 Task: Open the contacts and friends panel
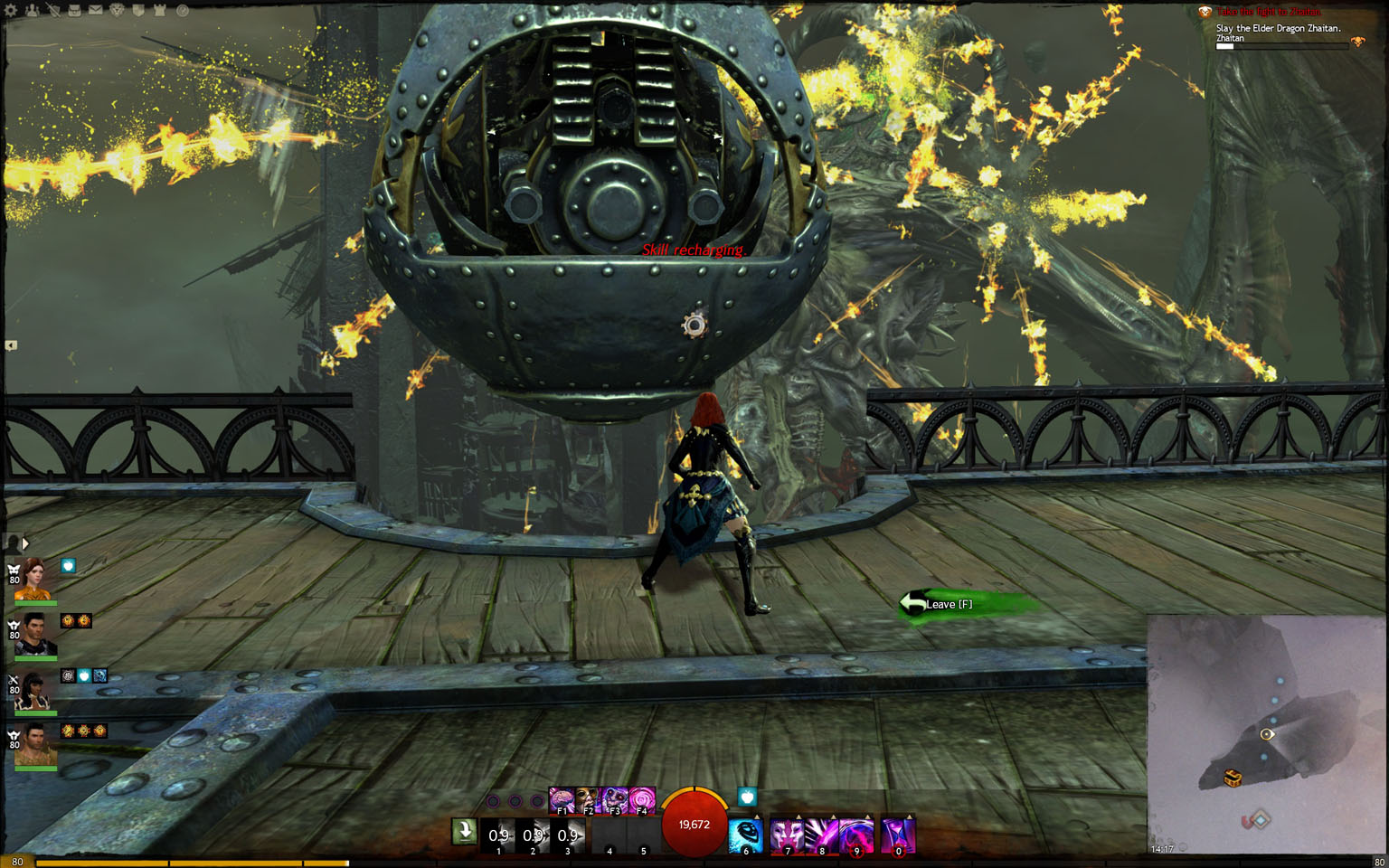33,11
